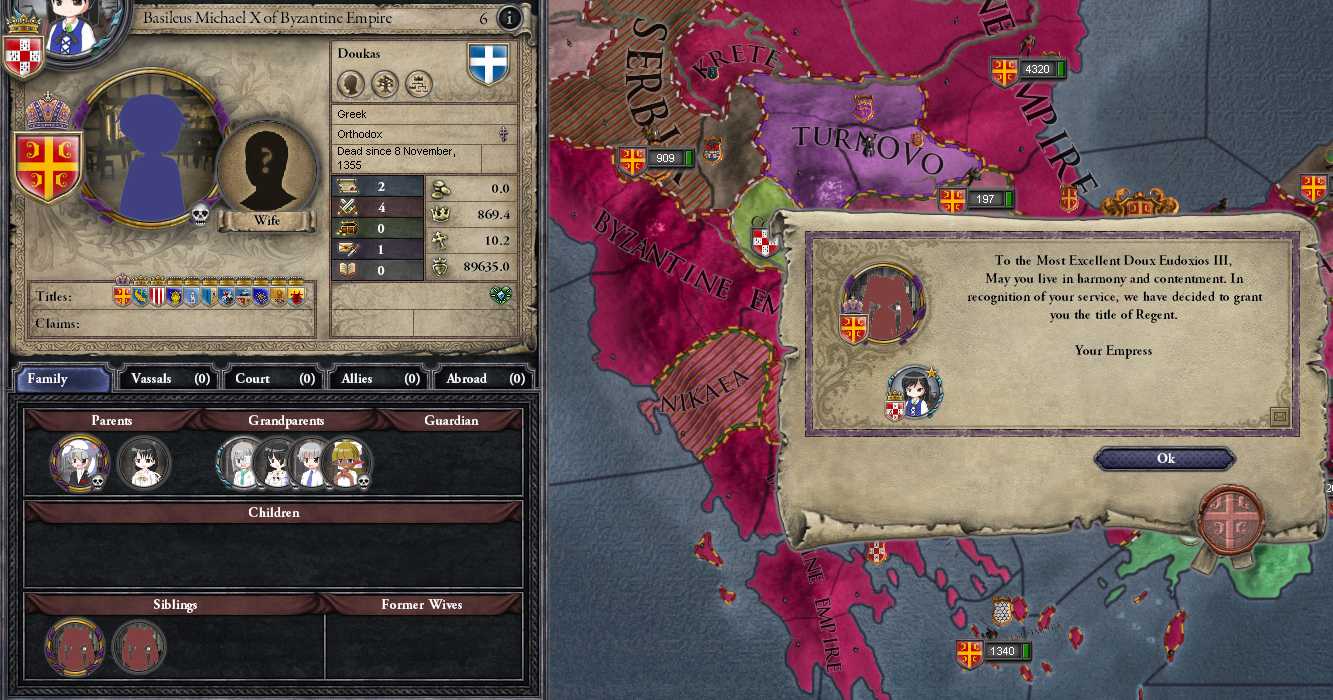Click the character info 'i' button

[510, 18]
